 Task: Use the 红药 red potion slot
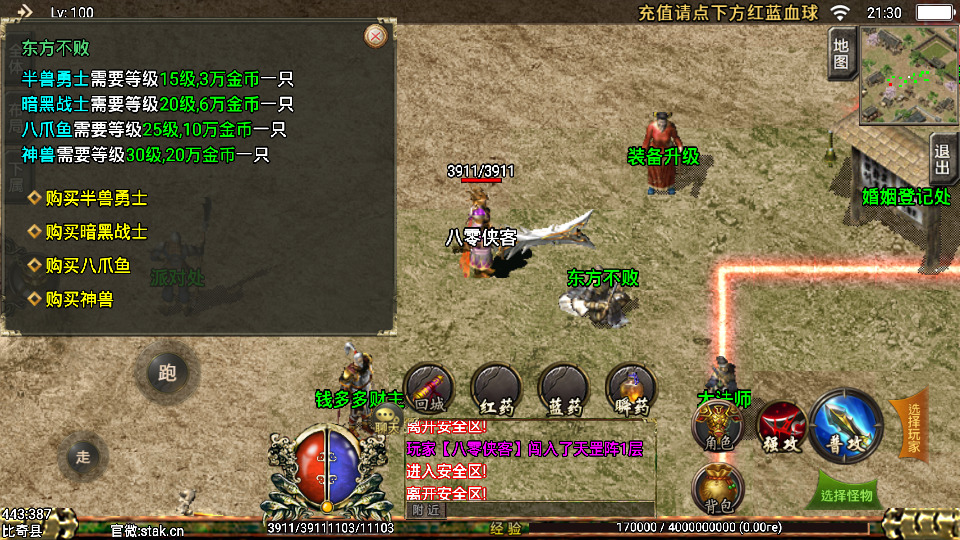496,390
